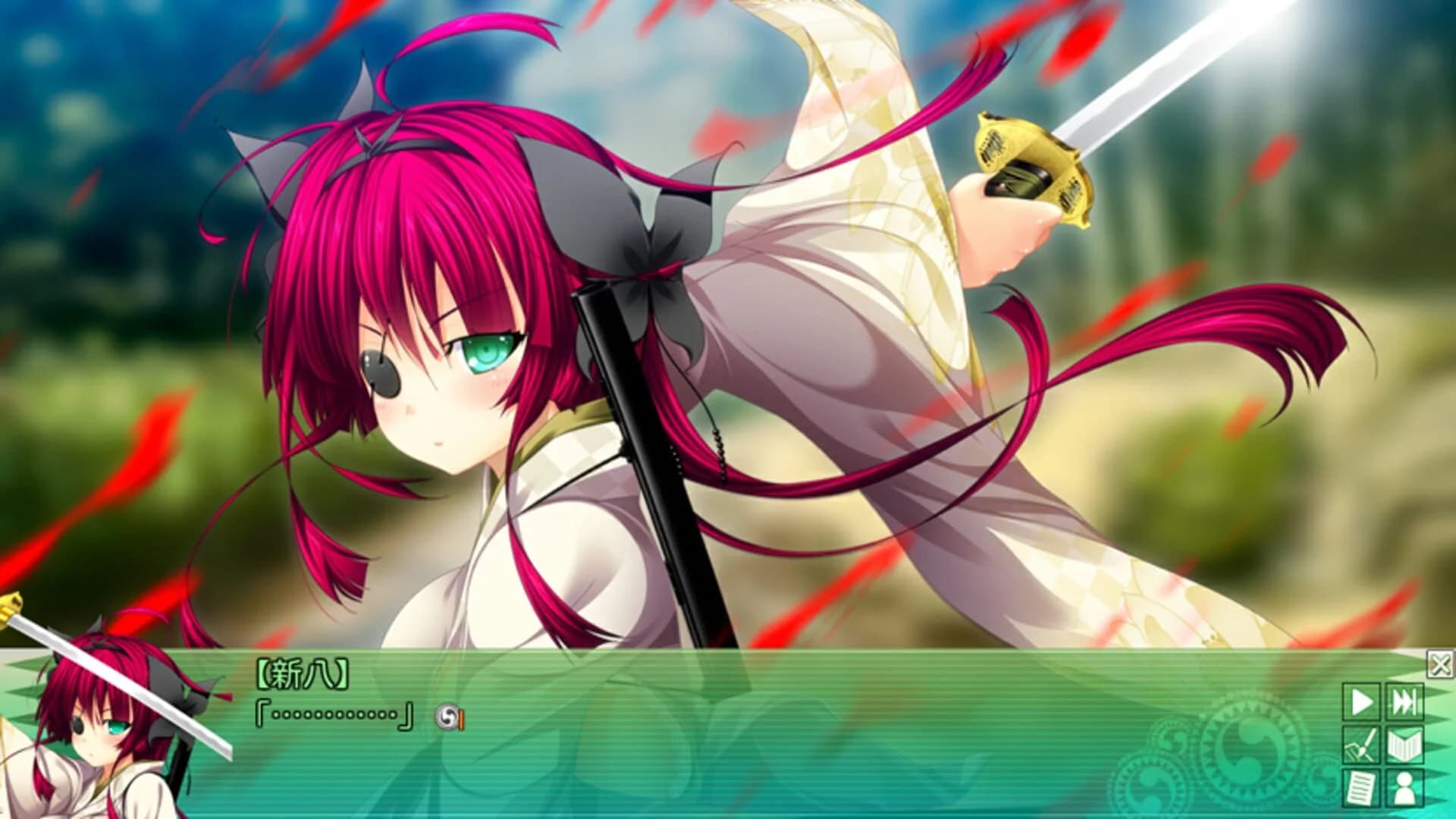Activate skip mode with the fast-forward icon

coord(1404,701)
